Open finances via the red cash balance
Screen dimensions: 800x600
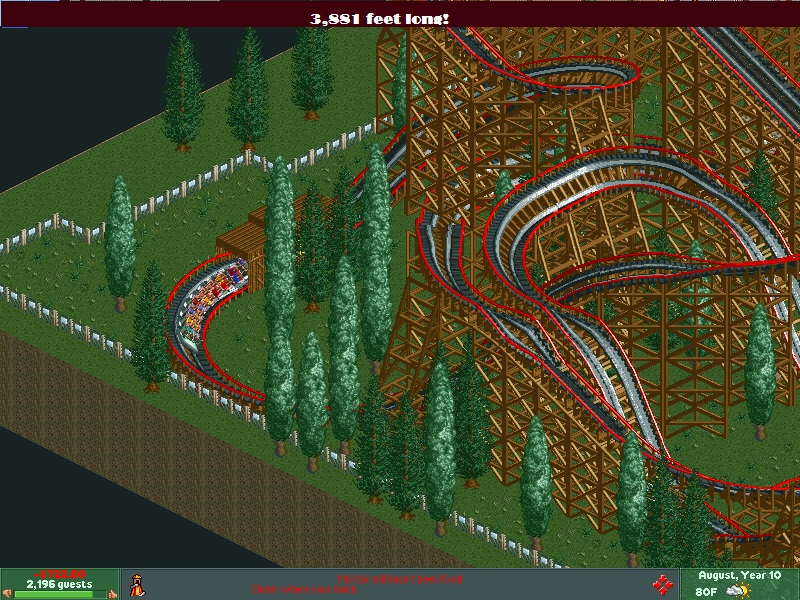coord(59,574)
